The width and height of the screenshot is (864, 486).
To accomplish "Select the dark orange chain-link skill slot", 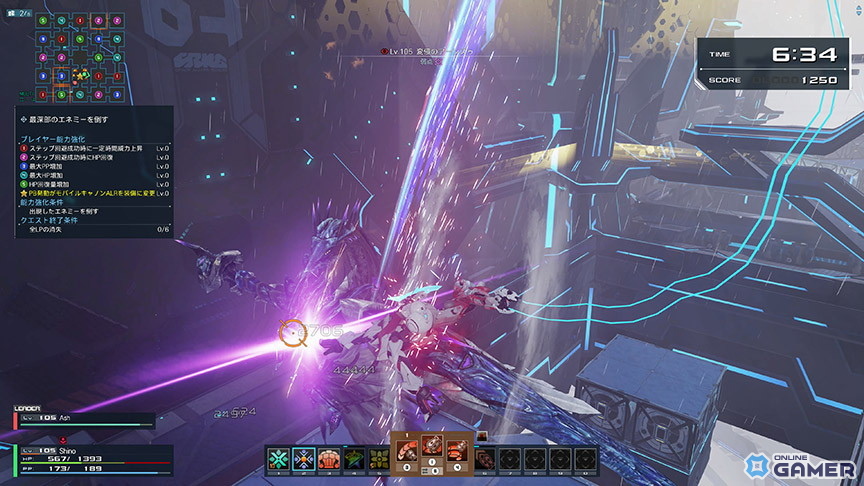I will coord(487,458).
